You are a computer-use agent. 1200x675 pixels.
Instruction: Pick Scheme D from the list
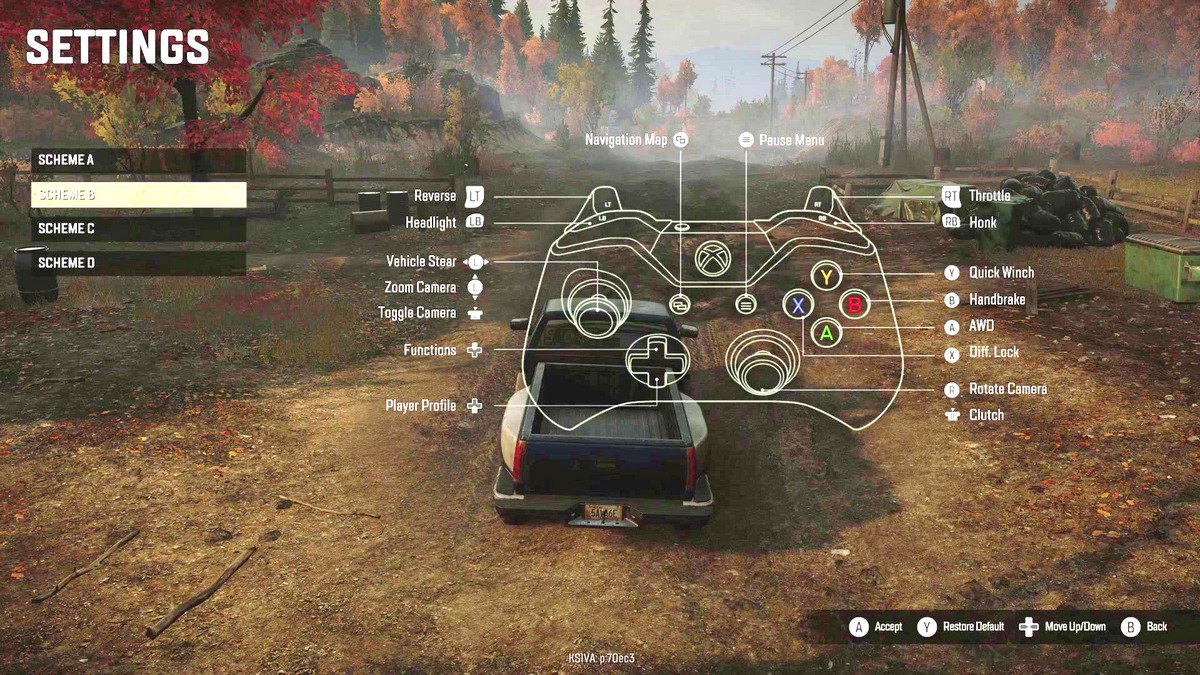coord(138,262)
